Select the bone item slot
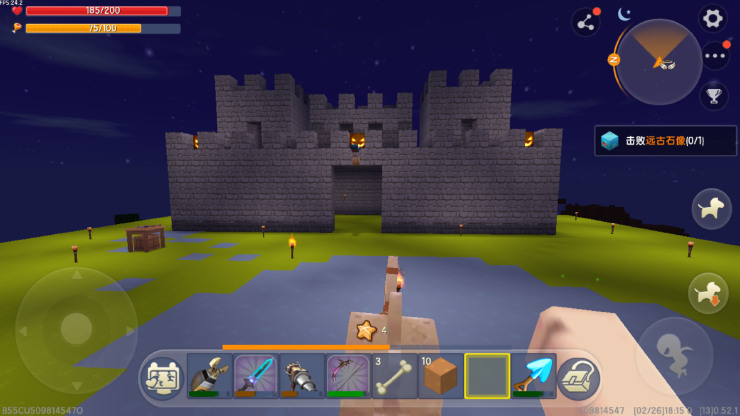Image resolution: width=740 pixels, height=416 pixels. click(x=394, y=377)
